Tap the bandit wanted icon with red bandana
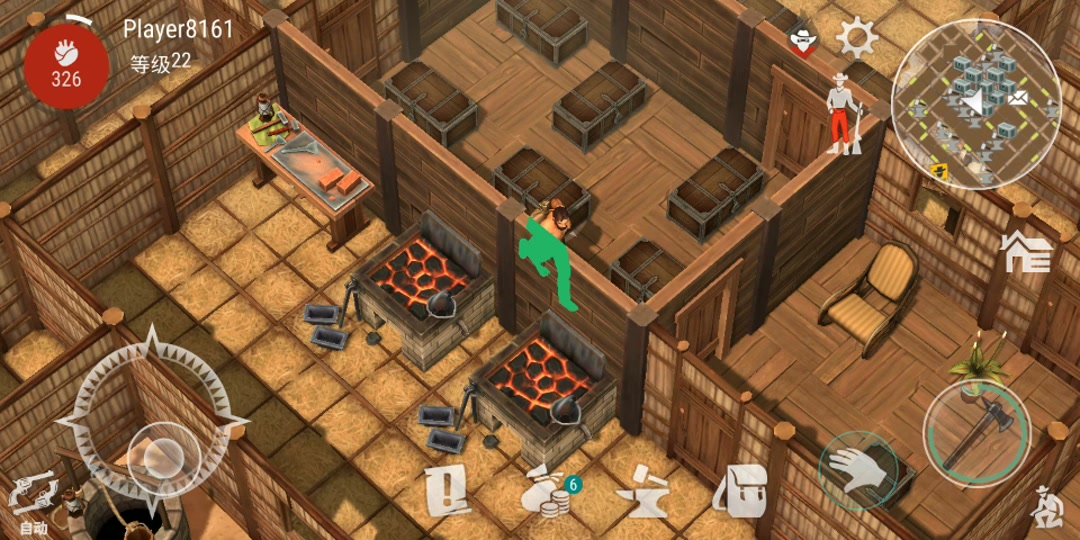Image resolution: width=1080 pixels, height=540 pixels. [x=801, y=40]
